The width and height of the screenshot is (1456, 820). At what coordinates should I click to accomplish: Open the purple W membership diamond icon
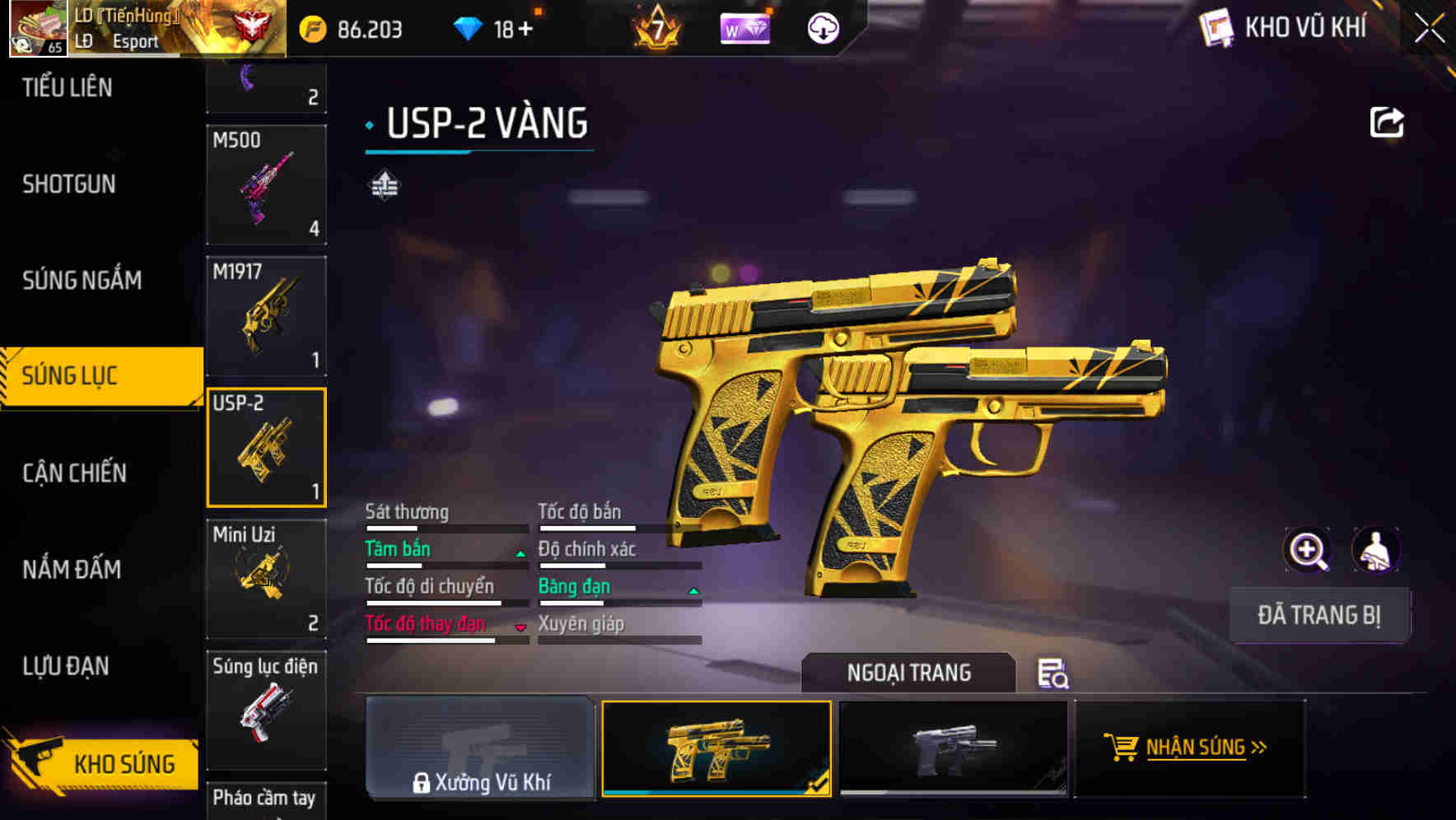point(744,28)
